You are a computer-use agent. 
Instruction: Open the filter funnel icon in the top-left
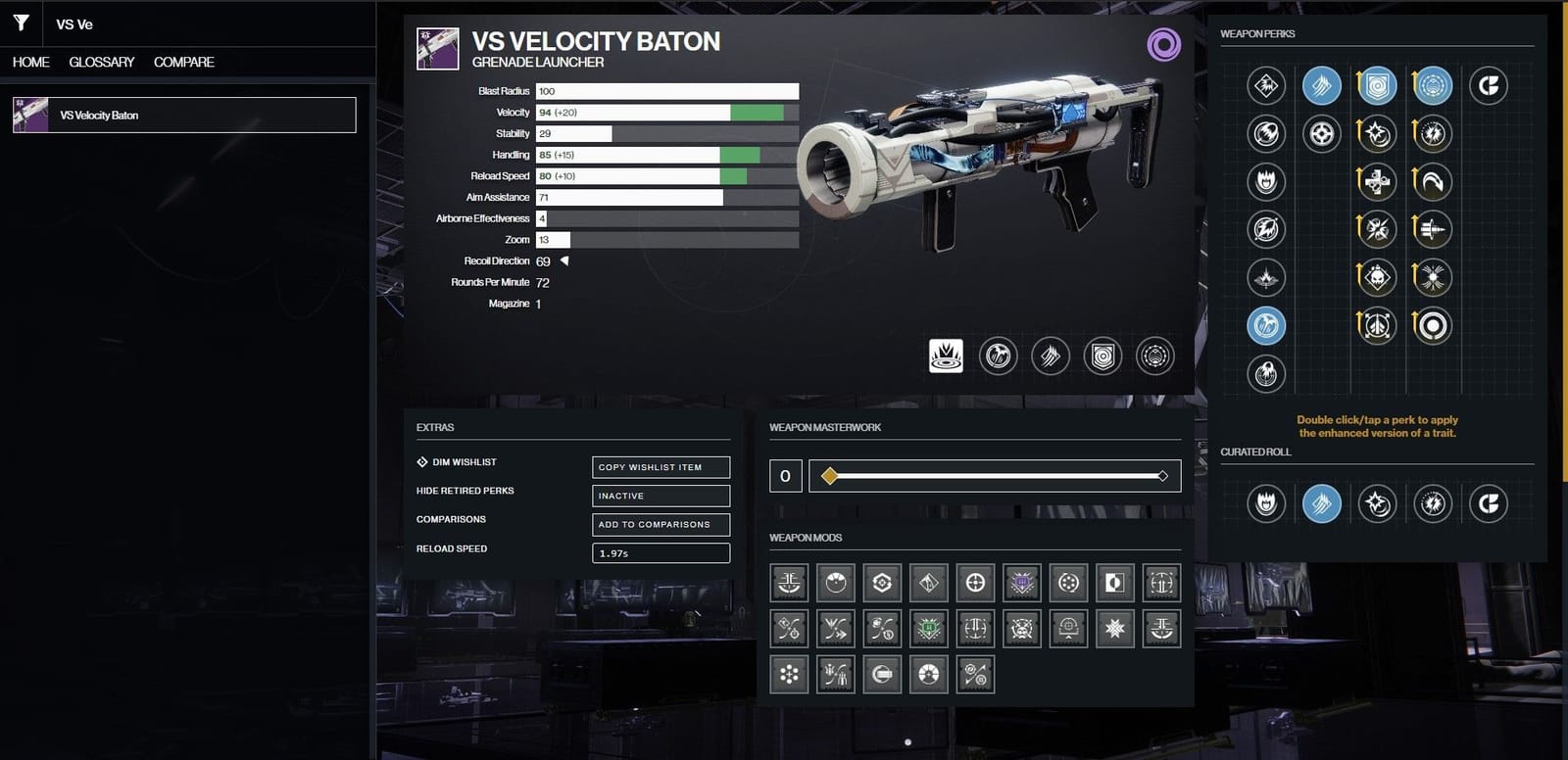[x=21, y=23]
